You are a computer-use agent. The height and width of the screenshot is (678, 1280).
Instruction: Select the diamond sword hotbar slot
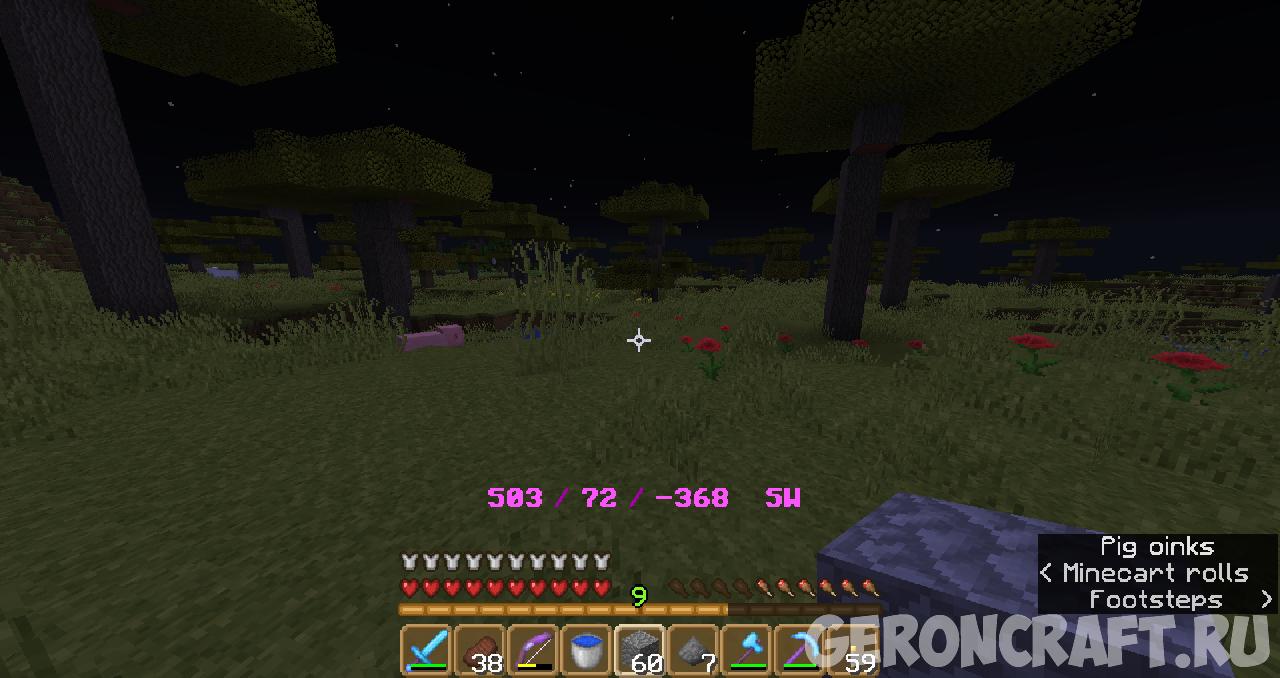(426, 650)
